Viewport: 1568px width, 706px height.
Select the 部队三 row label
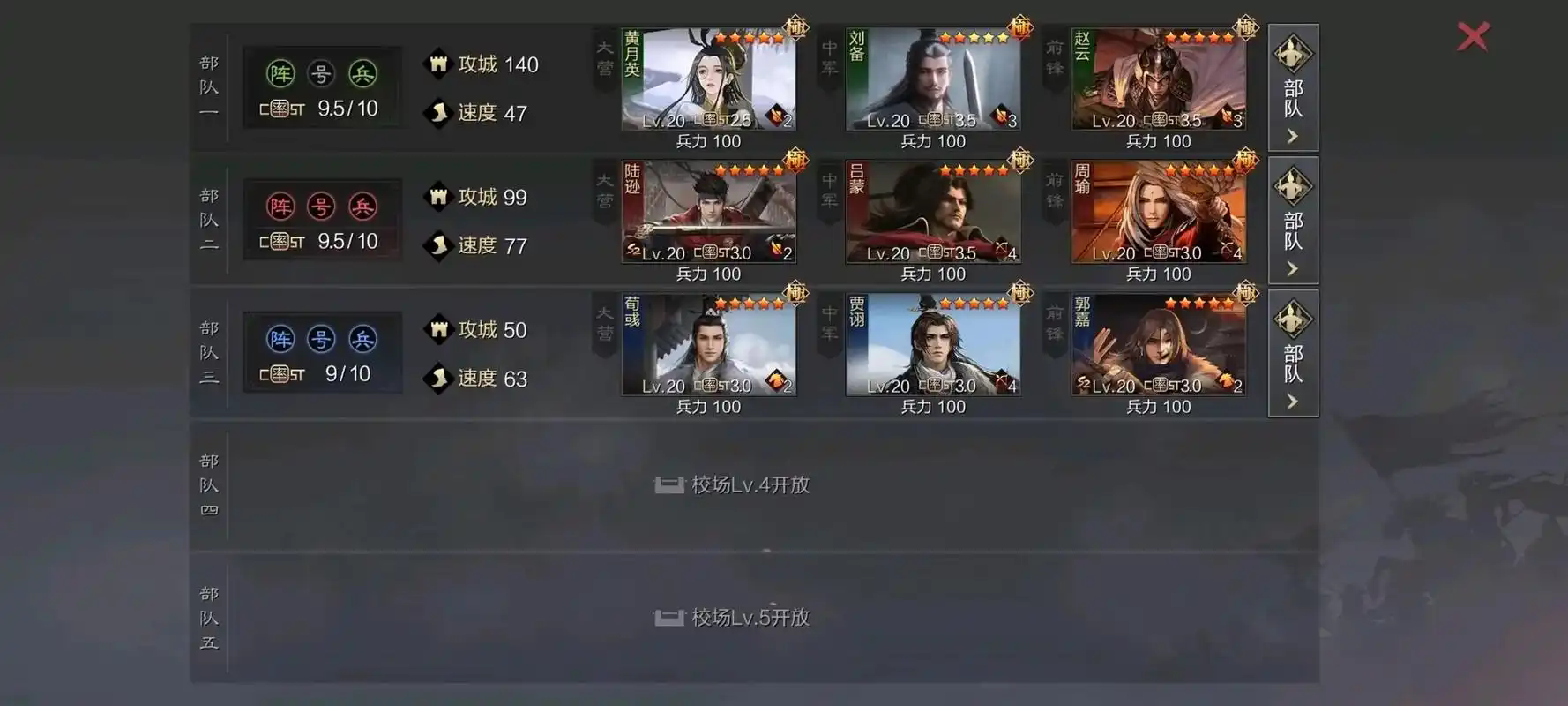(208, 350)
